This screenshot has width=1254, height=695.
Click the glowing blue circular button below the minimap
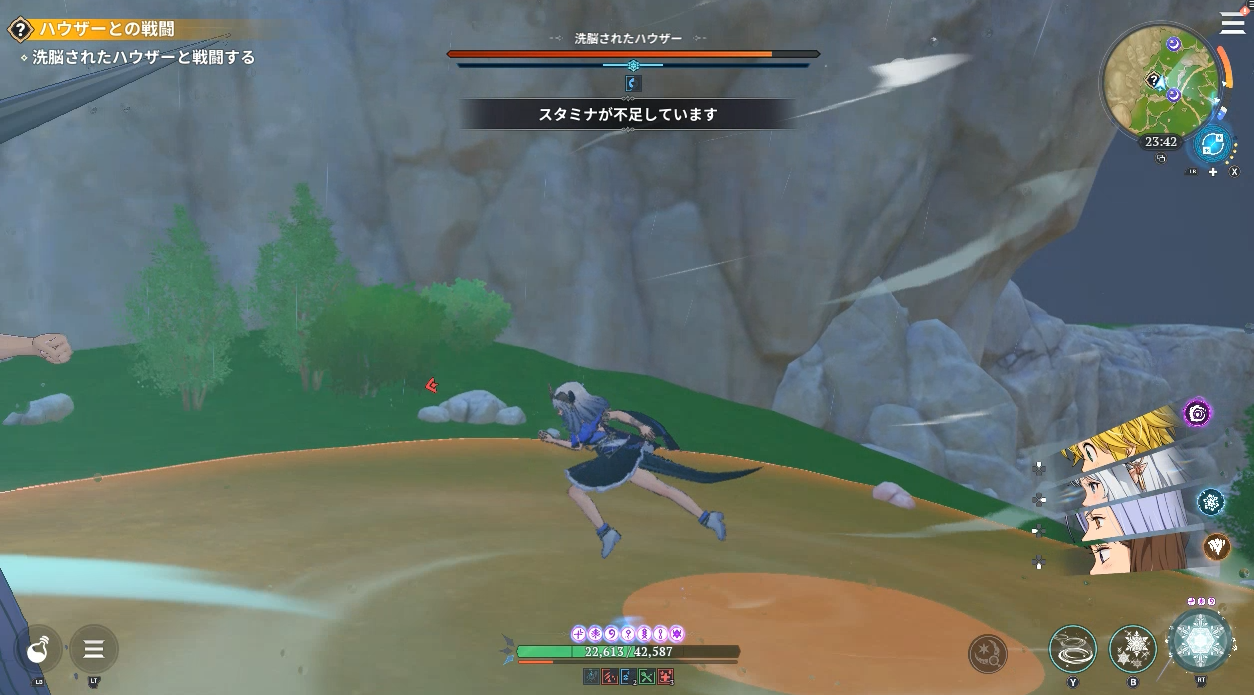click(x=1213, y=145)
